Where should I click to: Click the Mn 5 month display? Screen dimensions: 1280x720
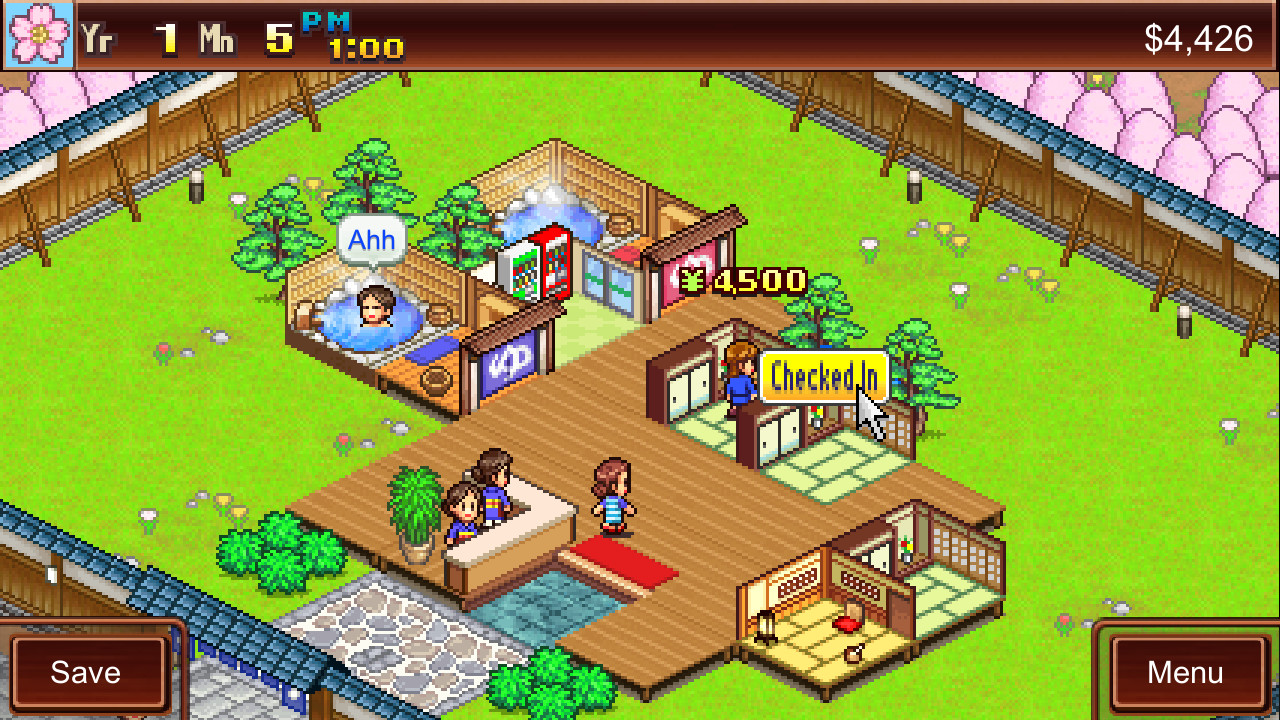pyautogui.click(x=247, y=37)
